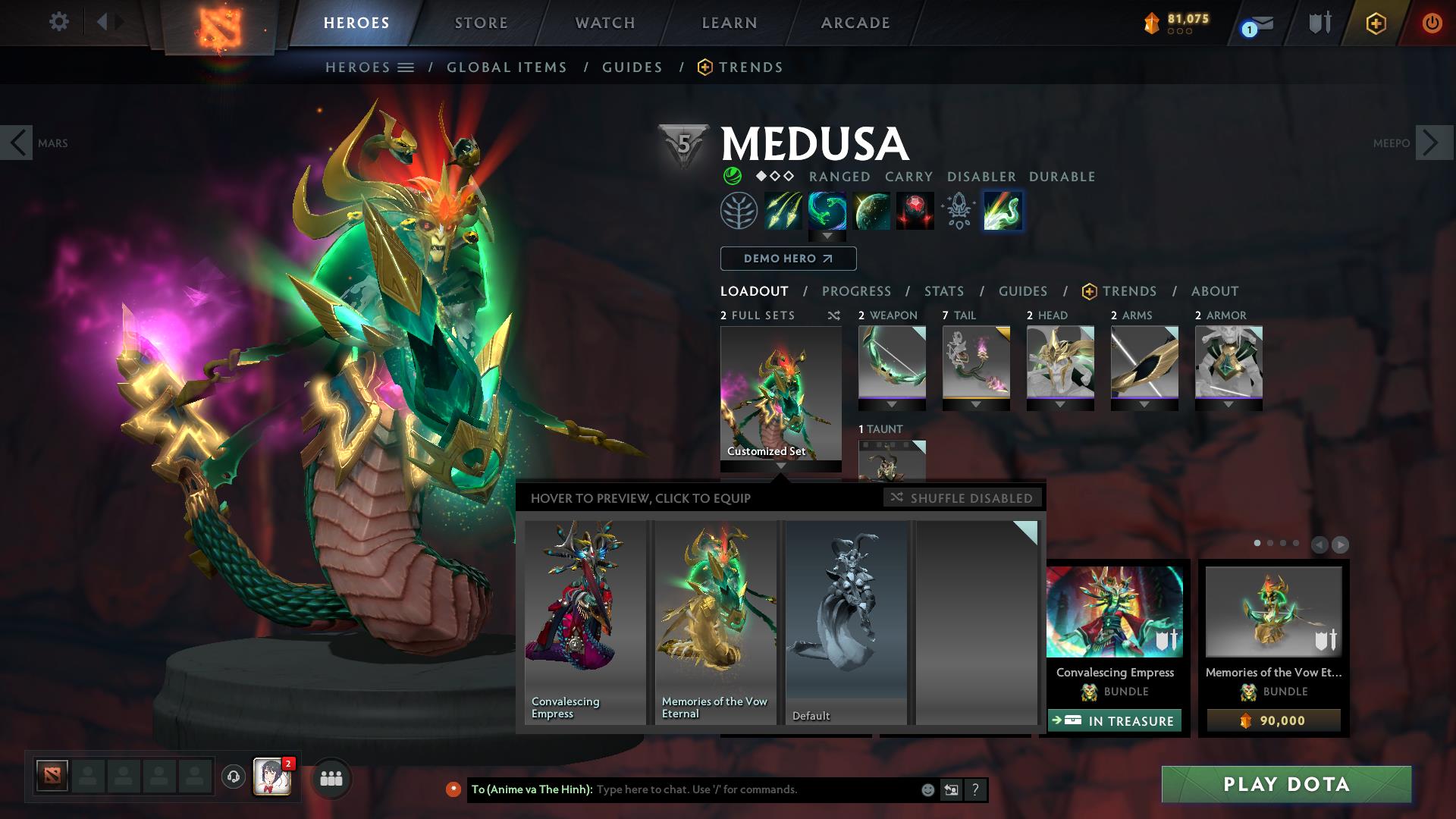Expand the Tail slot dropdown arrow
Image resolution: width=1456 pixels, height=819 pixels.
pyautogui.click(x=976, y=403)
